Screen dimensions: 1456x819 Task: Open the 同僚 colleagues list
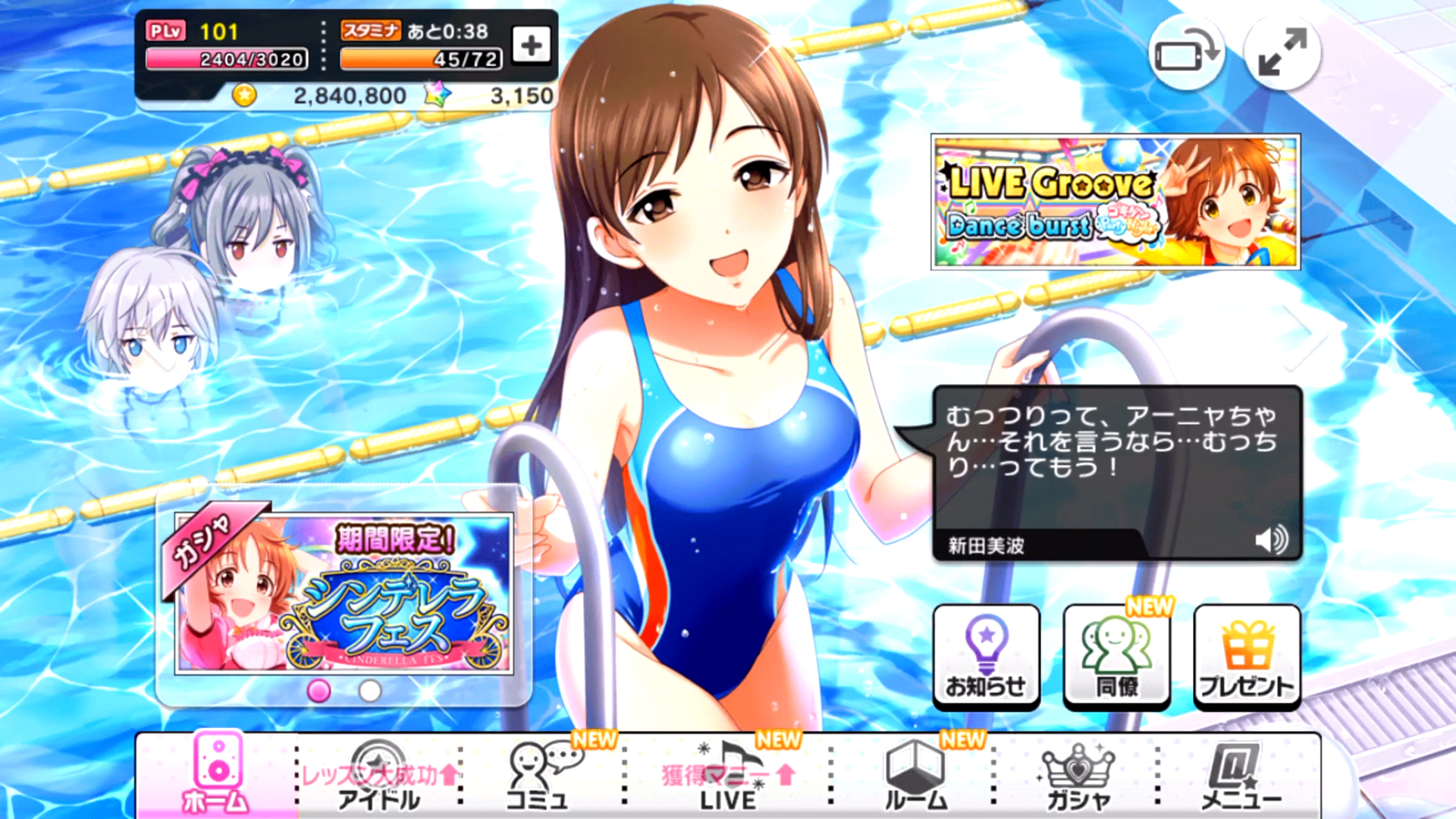(1116, 657)
